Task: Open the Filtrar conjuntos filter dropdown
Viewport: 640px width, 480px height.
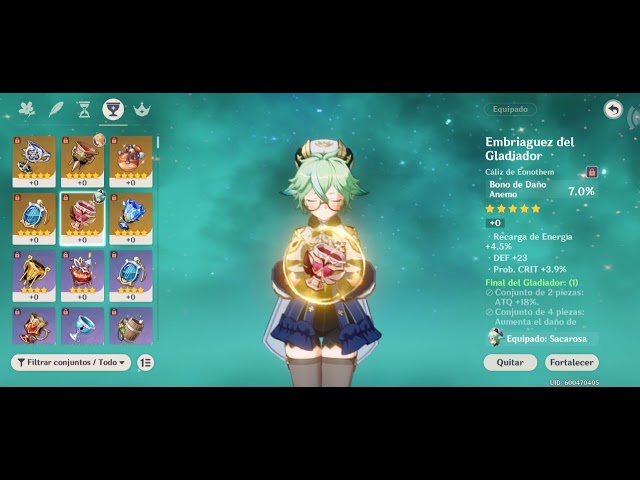Action: point(71,363)
